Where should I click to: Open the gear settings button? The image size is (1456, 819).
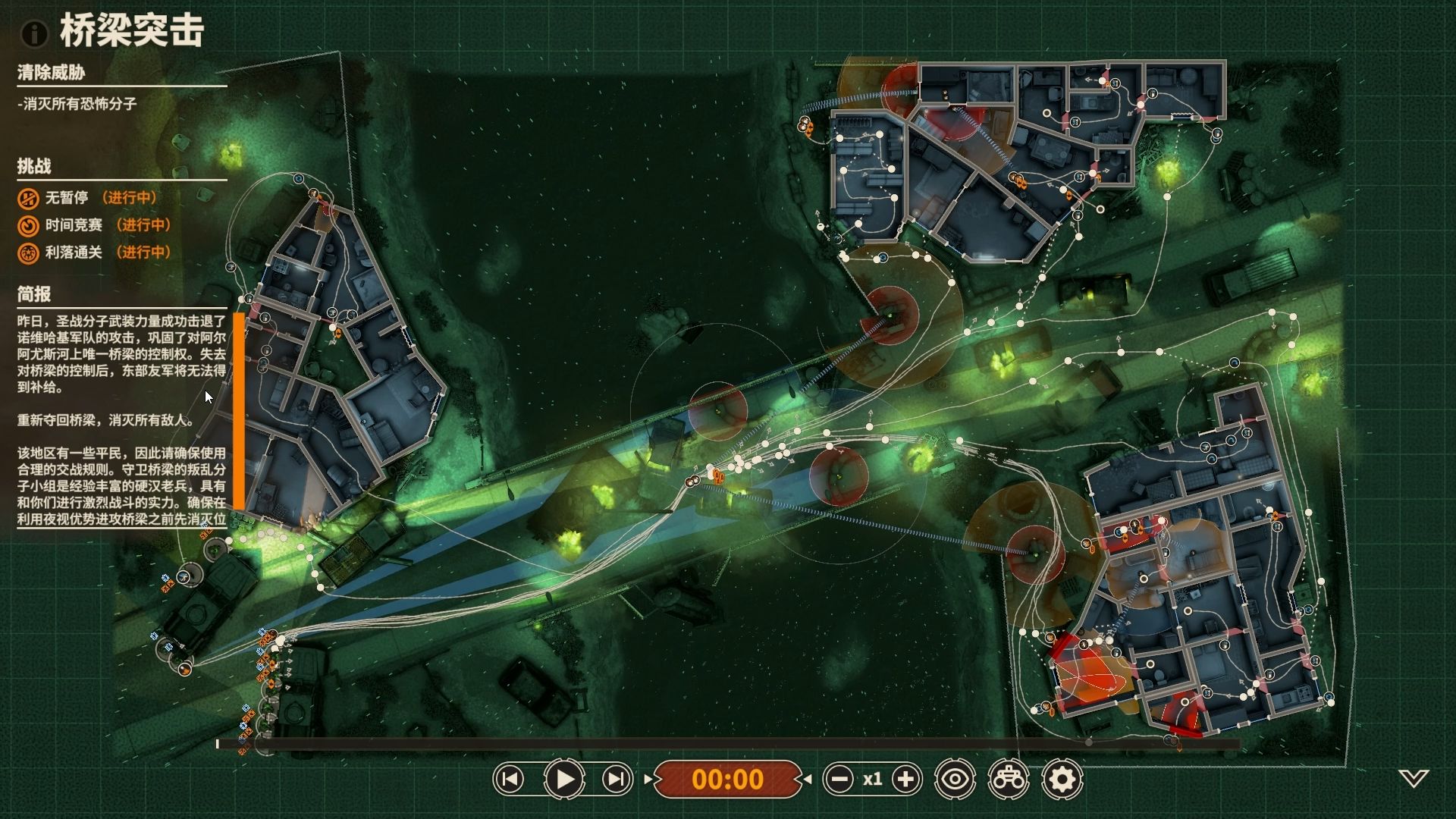(1062, 779)
